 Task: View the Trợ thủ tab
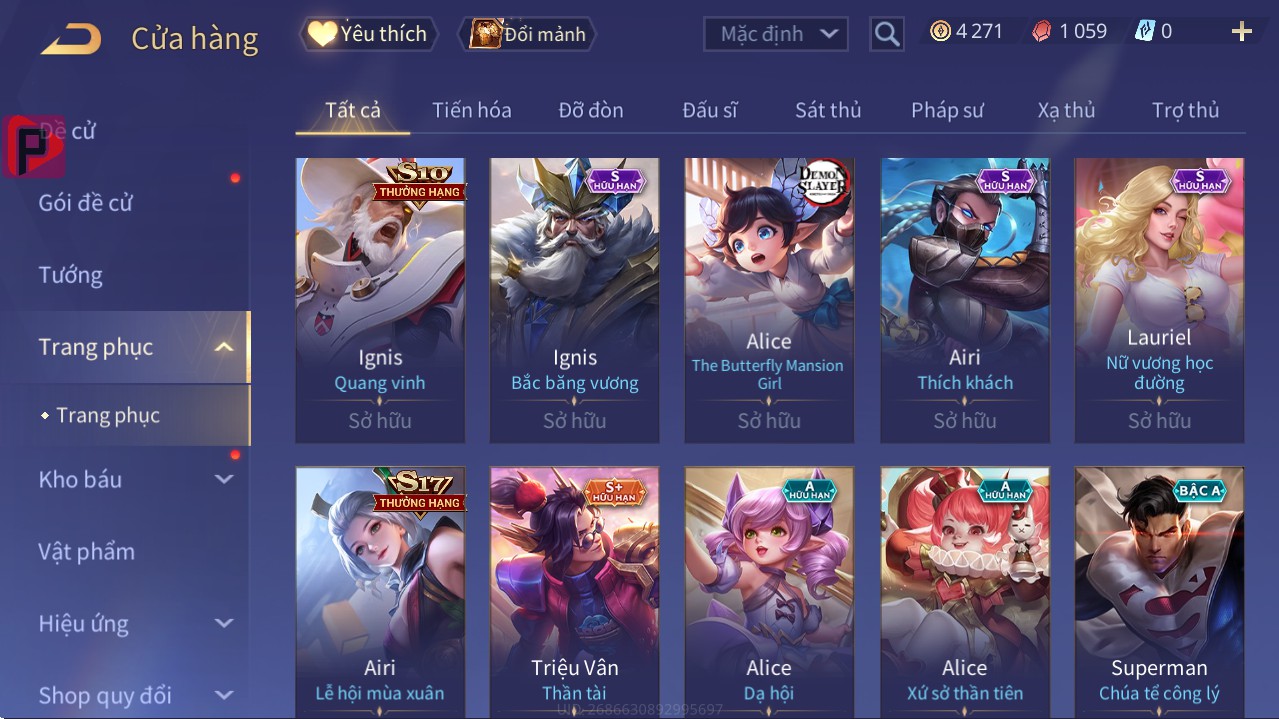click(1185, 110)
